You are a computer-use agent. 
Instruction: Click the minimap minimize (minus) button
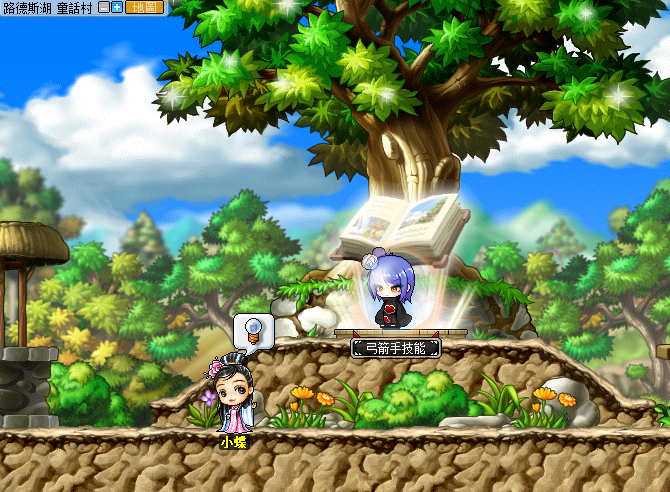[x=103, y=7]
